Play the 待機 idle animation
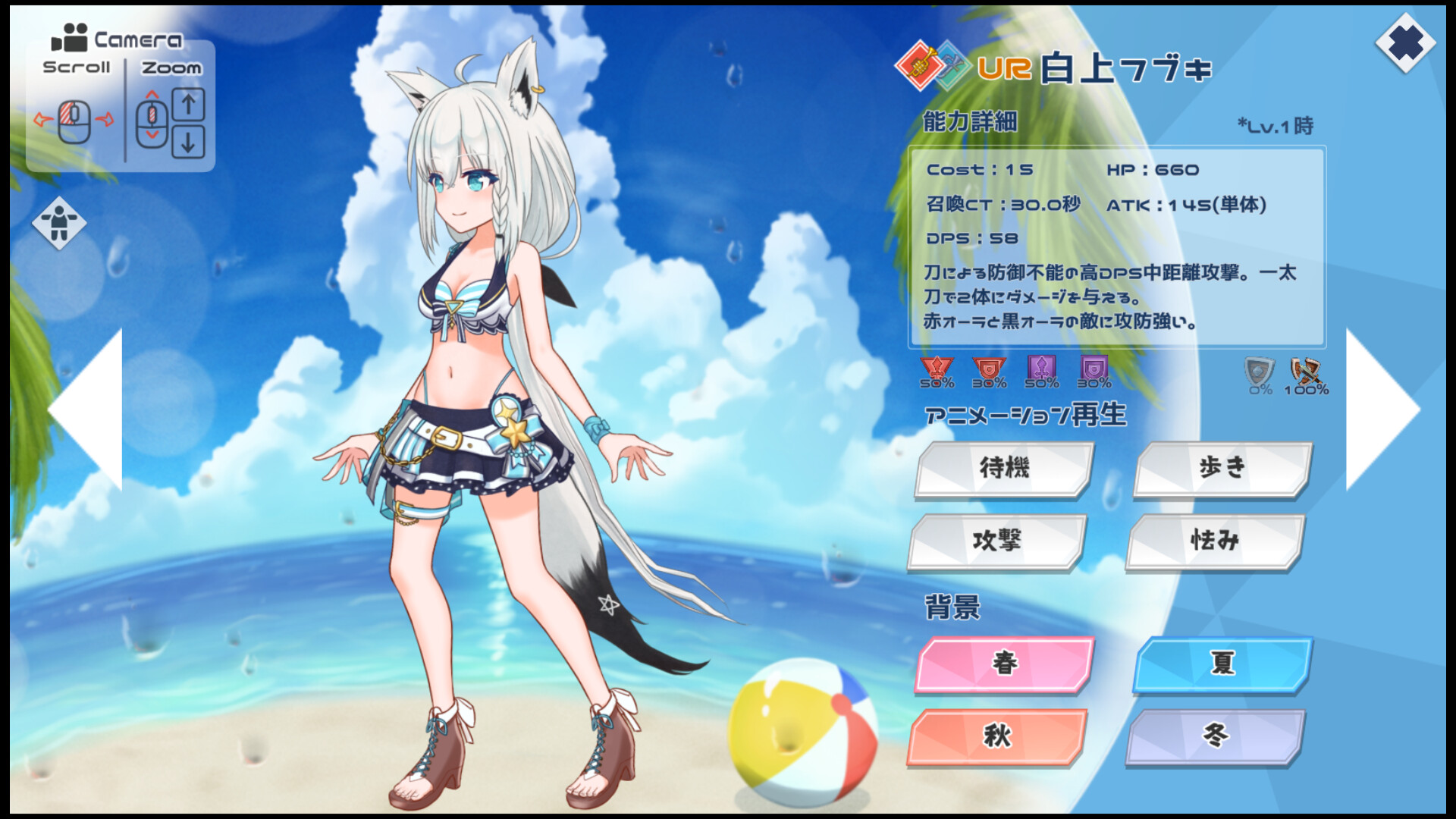The height and width of the screenshot is (819, 1456). click(1003, 469)
